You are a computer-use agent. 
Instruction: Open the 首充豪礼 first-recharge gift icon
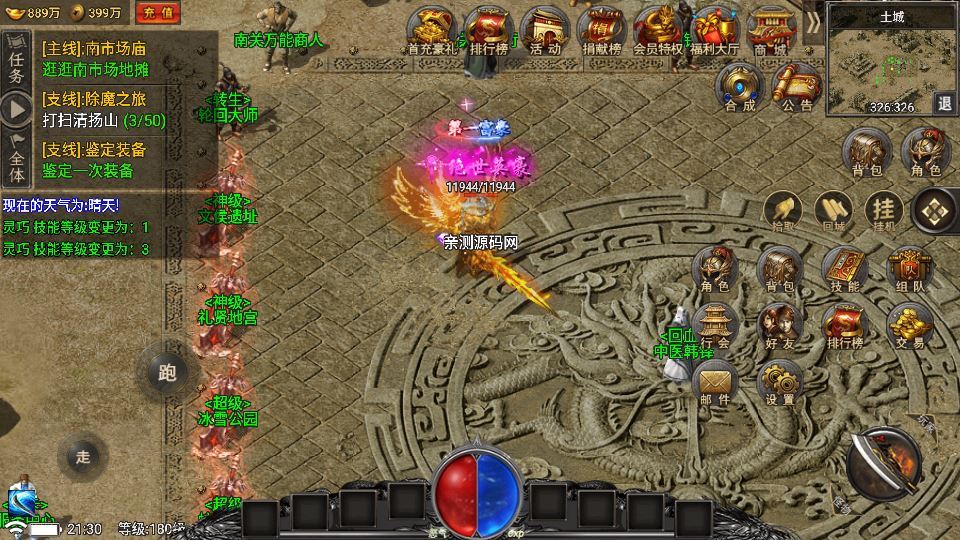(432, 31)
